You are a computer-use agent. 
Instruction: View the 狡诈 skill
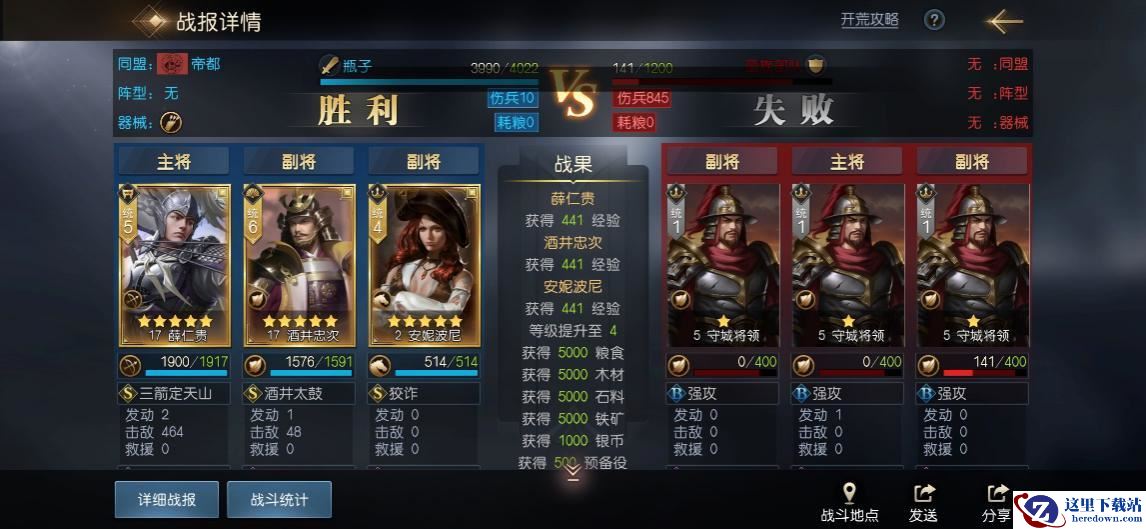pos(423,393)
